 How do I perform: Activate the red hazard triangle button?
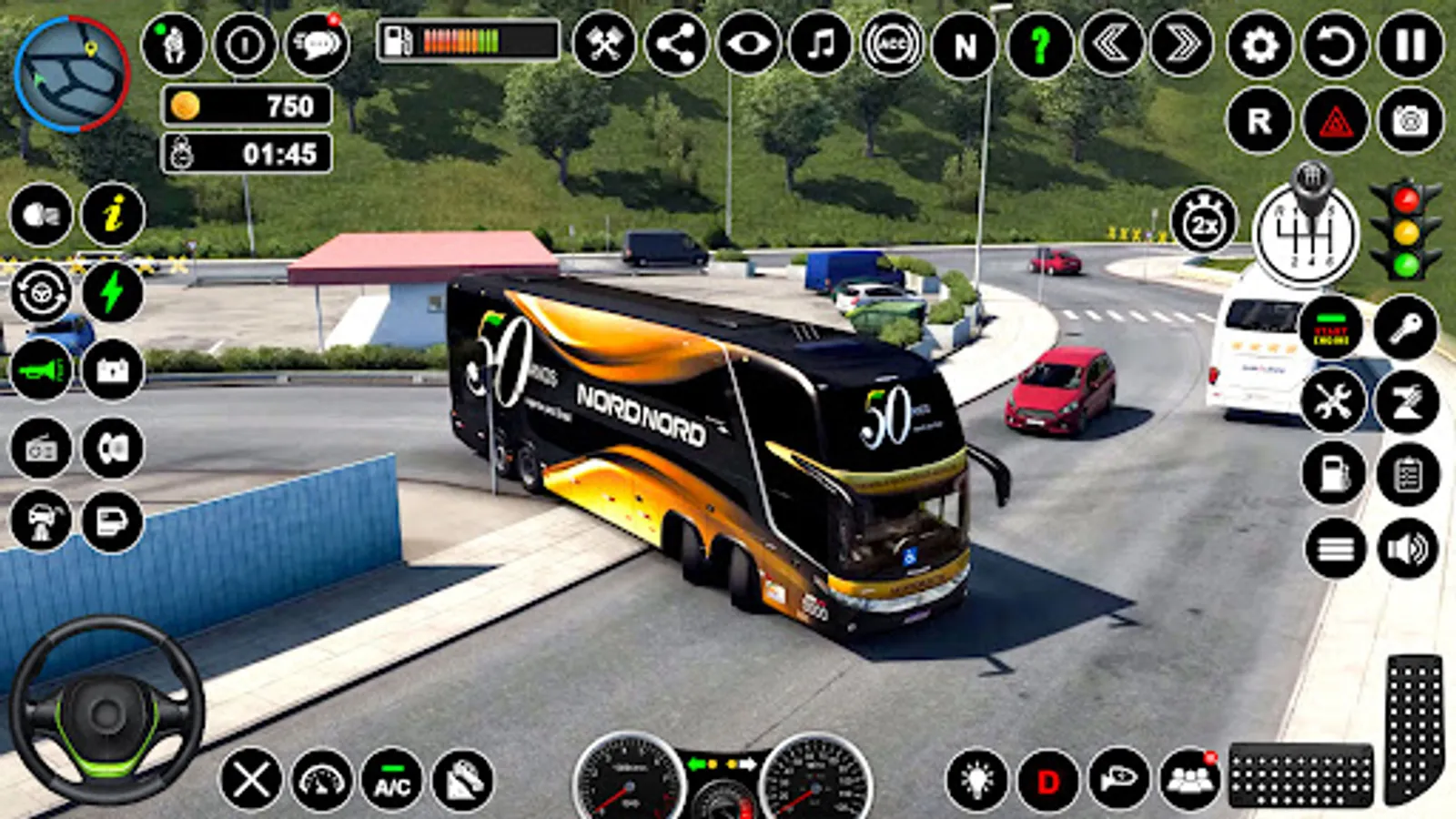pos(1335,120)
